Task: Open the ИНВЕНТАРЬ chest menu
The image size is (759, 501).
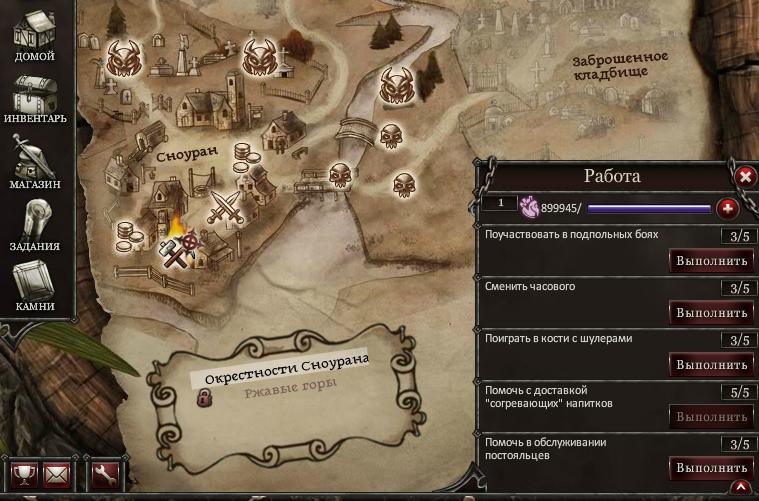Action: (x=34, y=100)
